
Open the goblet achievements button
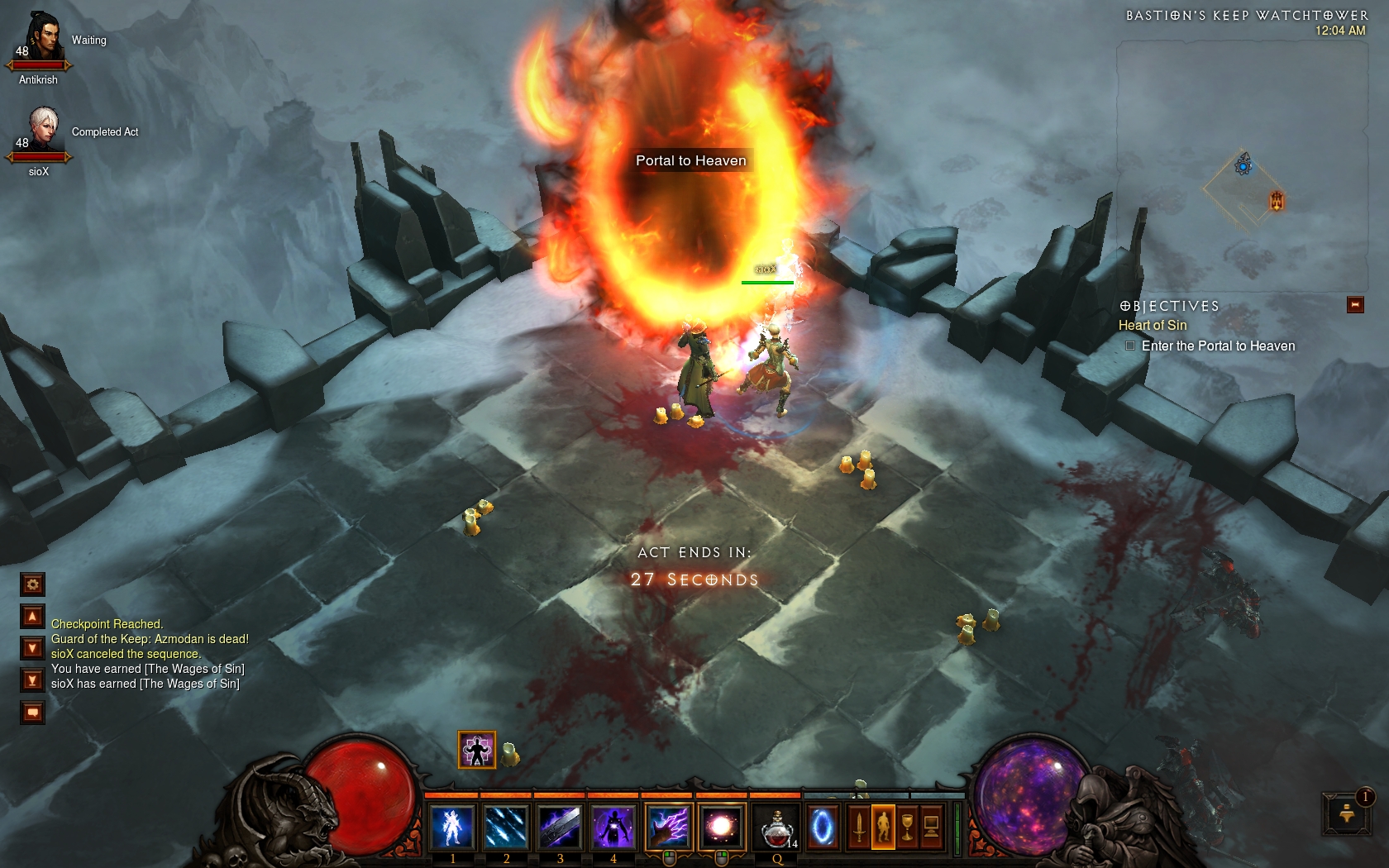(907, 827)
